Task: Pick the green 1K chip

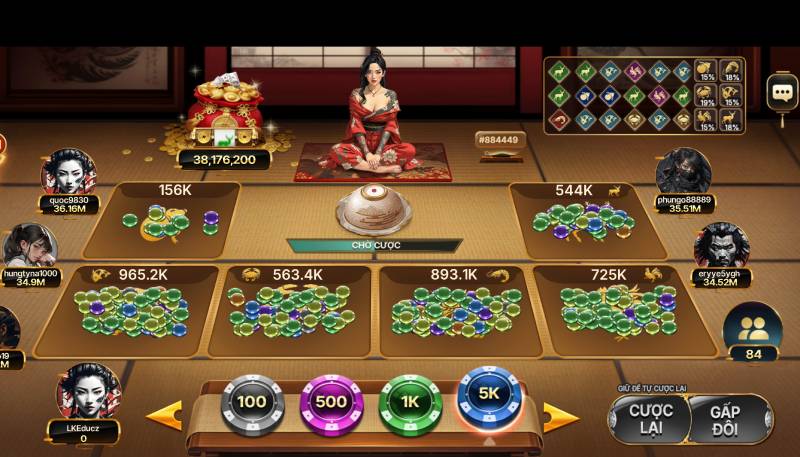Action: pyautogui.click(x=410, y=403)
